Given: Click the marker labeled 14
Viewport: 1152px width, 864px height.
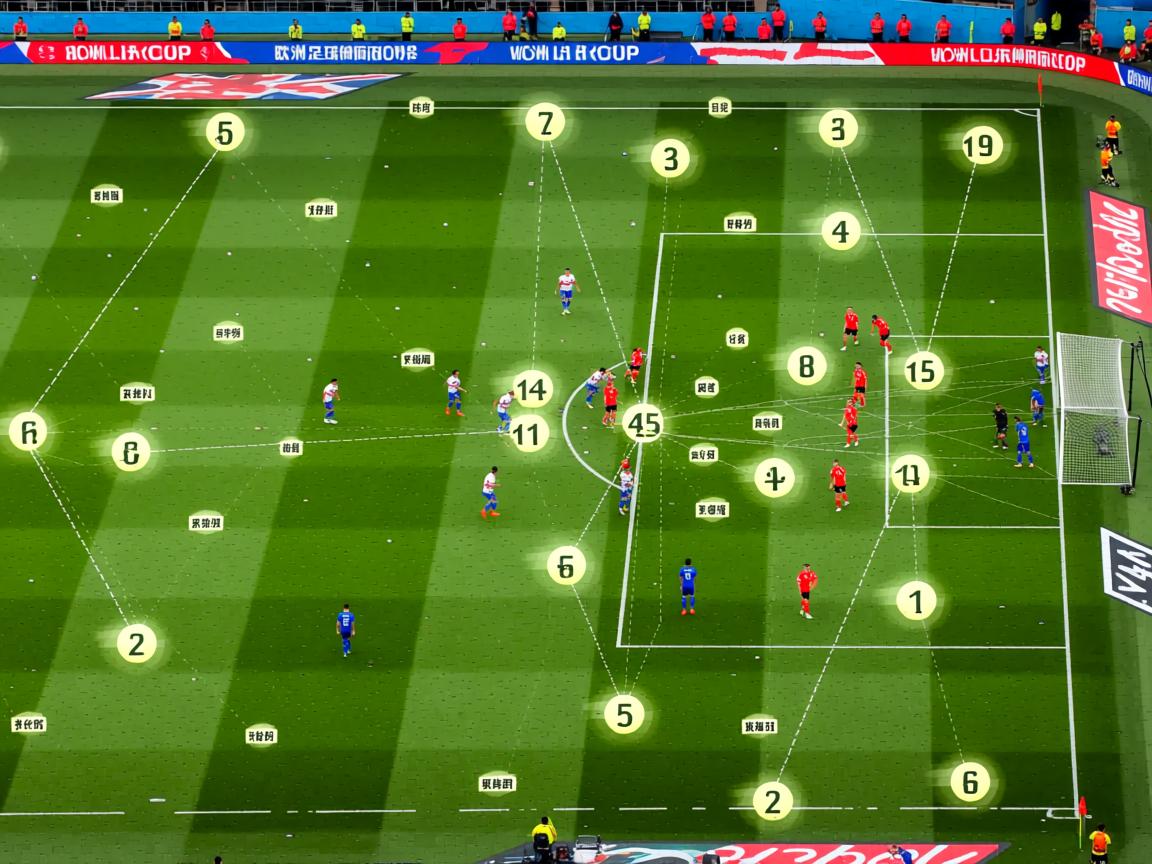Looking at the screenshot, I should [x=533, y=389].
